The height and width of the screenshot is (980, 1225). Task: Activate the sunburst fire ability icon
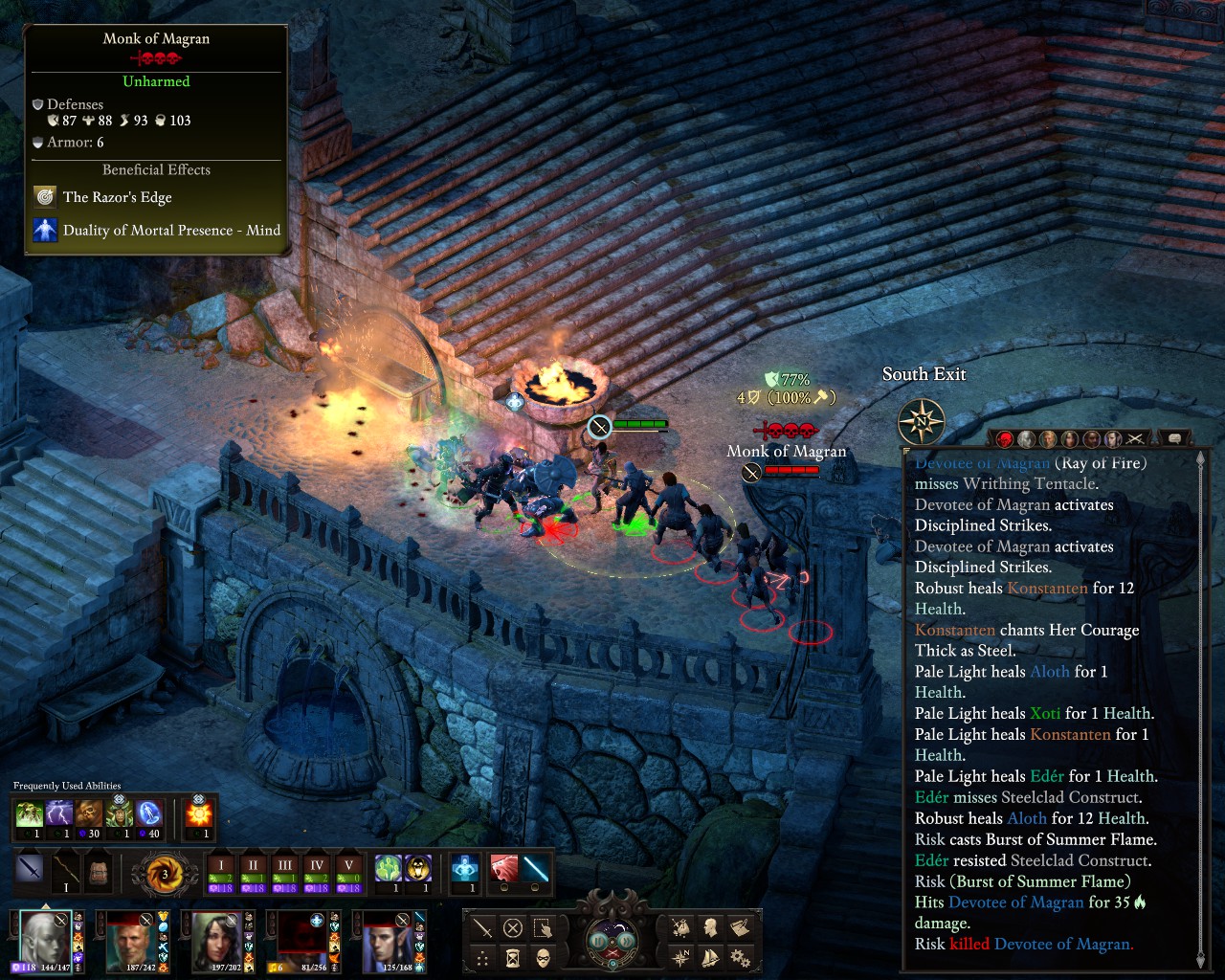point(199,815)
